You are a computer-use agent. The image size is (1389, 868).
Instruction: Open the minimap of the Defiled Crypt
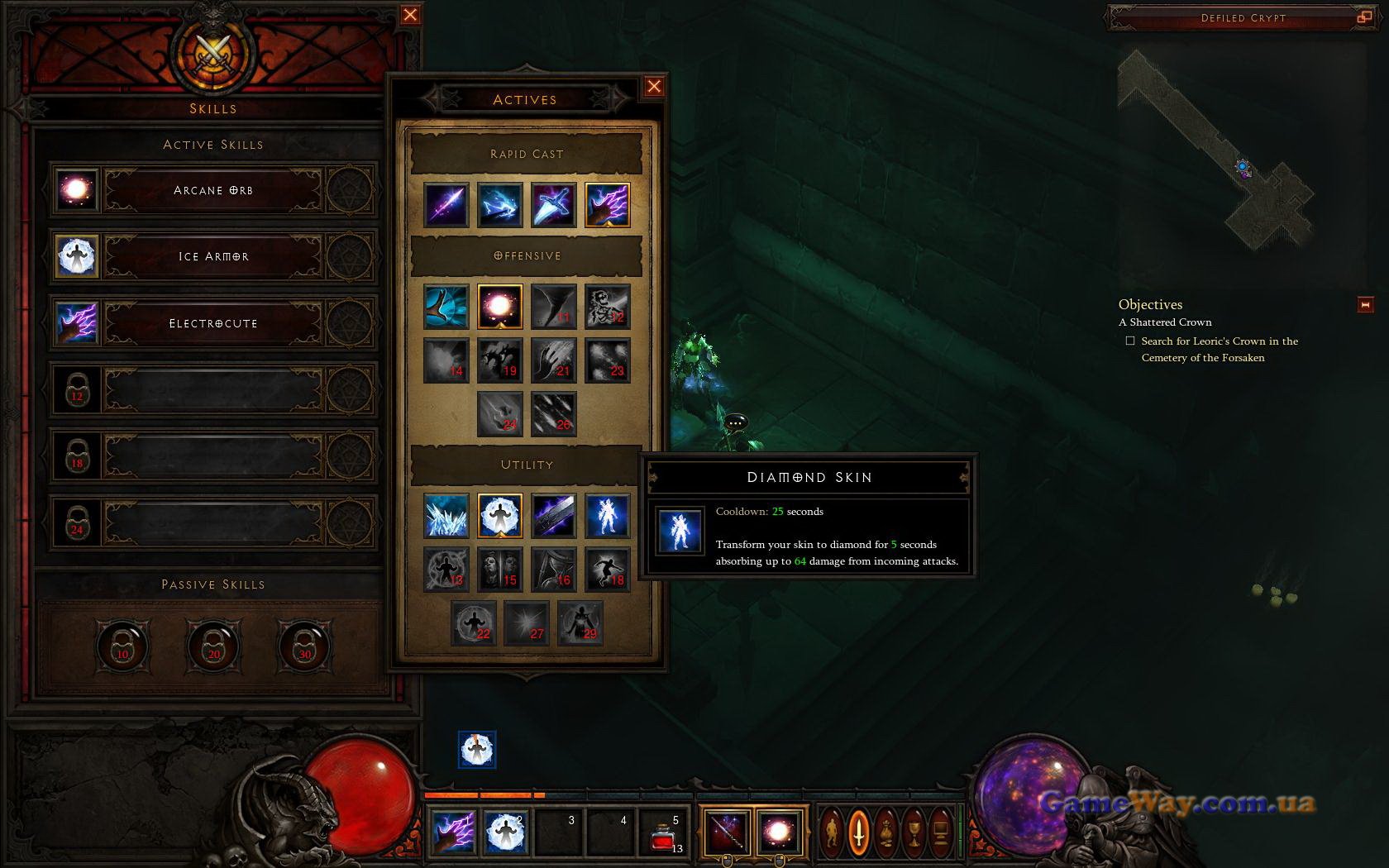point(1215,149)
